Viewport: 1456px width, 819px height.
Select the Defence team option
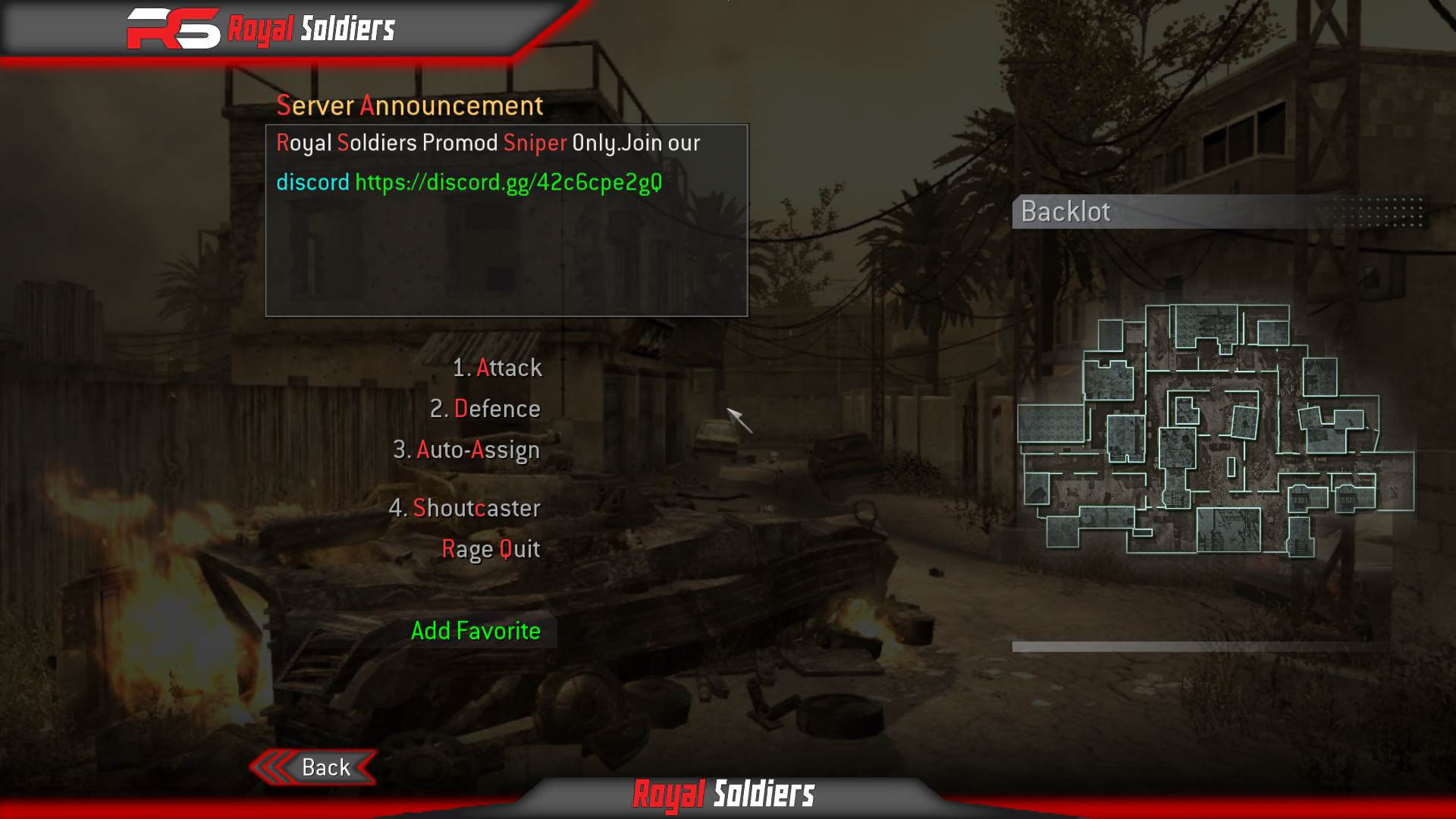[x=485, y=409]
